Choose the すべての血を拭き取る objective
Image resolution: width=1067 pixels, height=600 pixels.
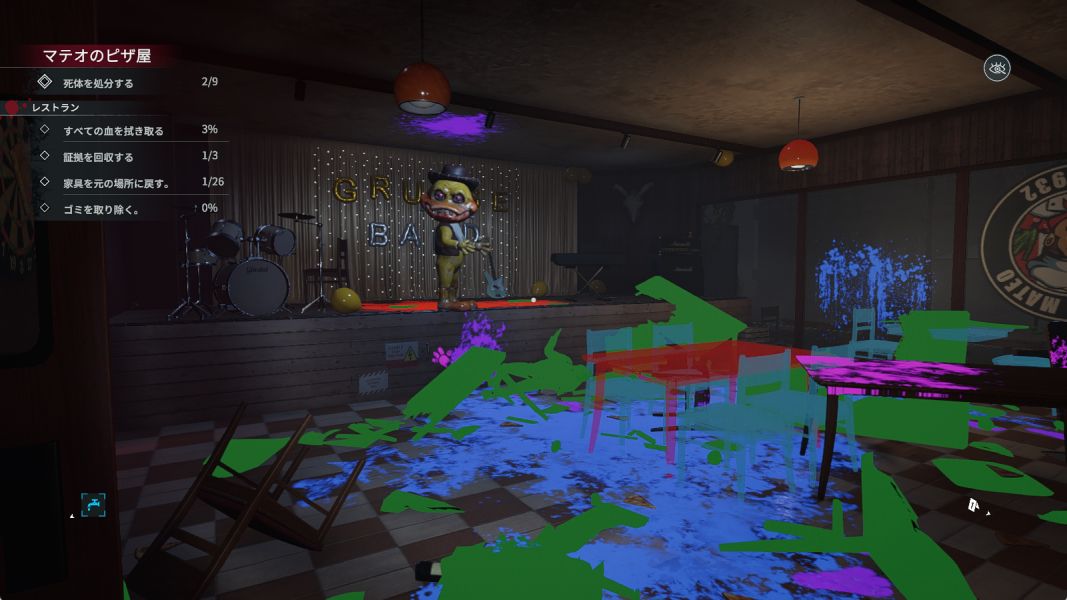(x=113, y=131)
